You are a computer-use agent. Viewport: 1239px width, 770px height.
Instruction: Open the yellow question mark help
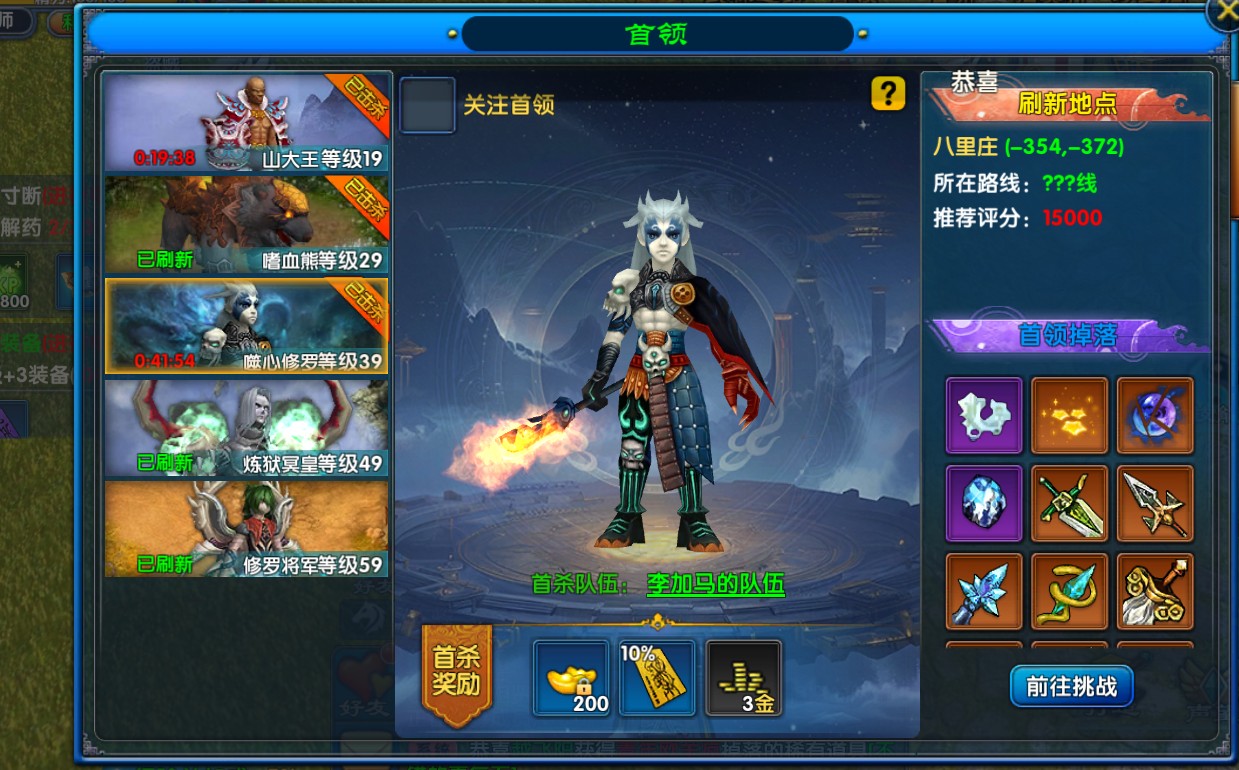click(888, 94)
